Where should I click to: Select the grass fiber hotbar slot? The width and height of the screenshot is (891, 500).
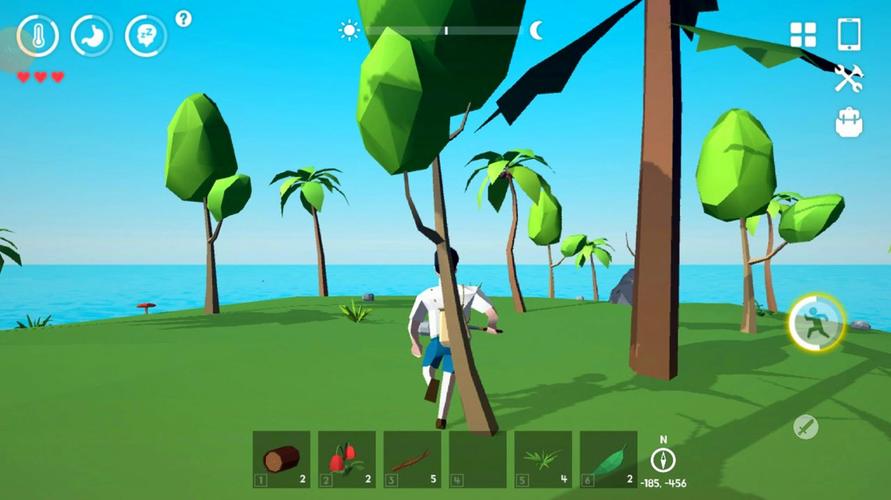(543, 459)
